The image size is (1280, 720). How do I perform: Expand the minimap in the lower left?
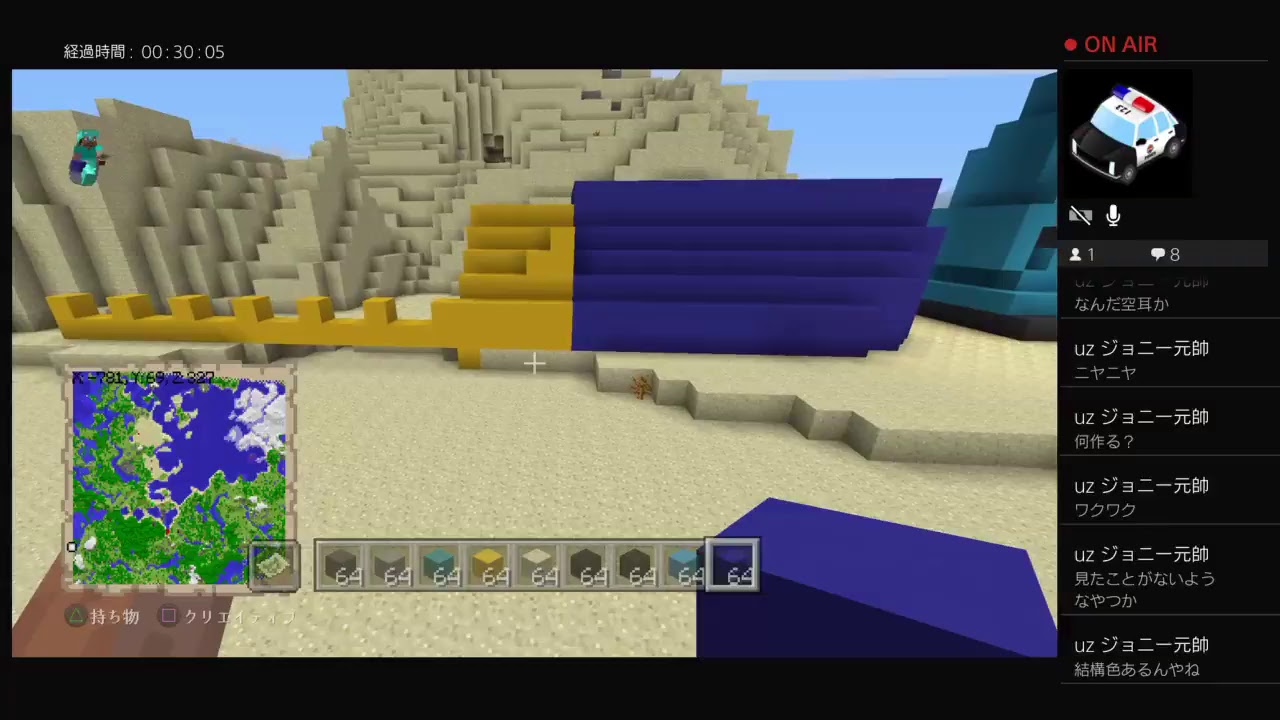click(x=178, y=475)
